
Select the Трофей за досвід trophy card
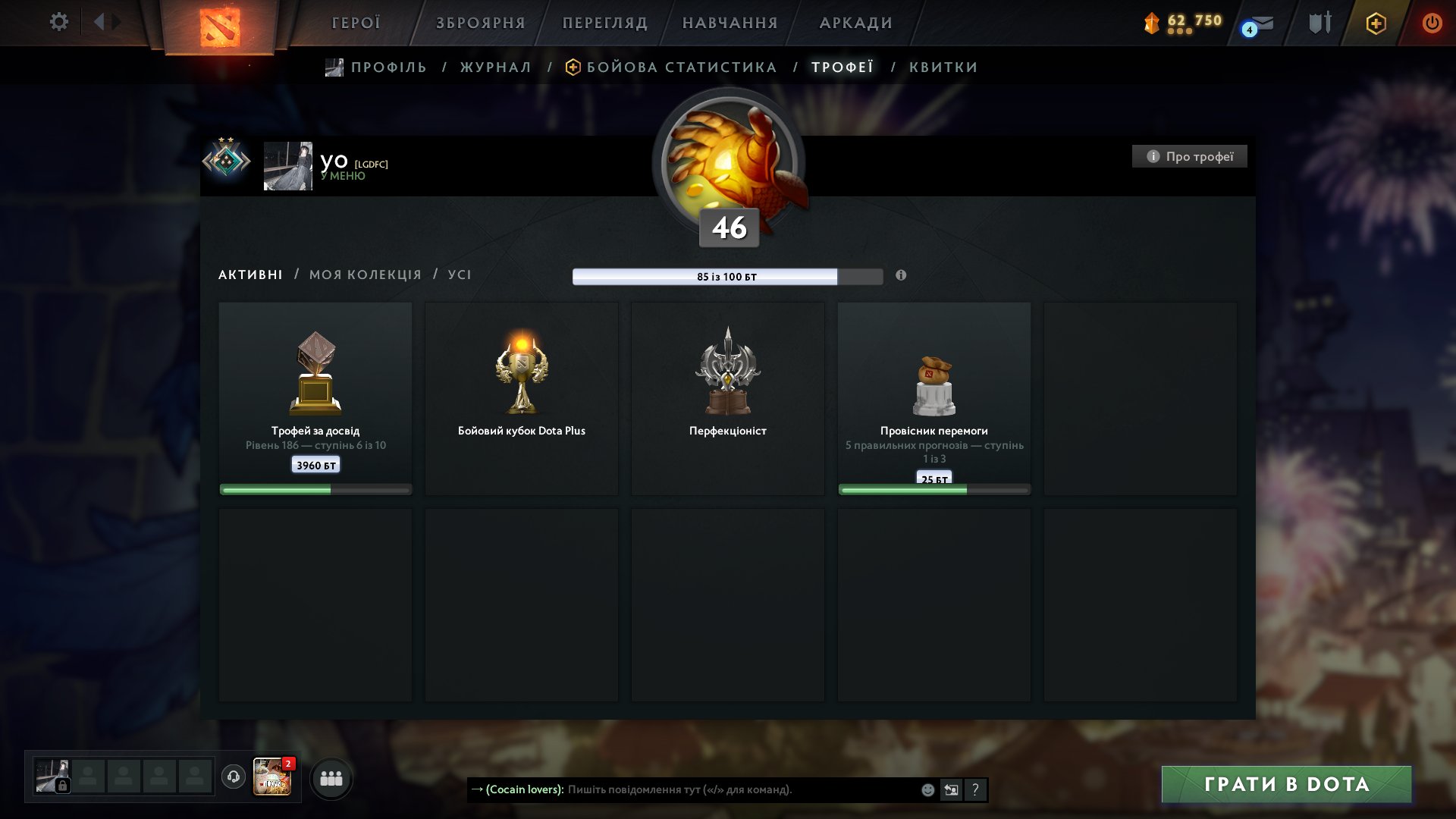(315, 394)
